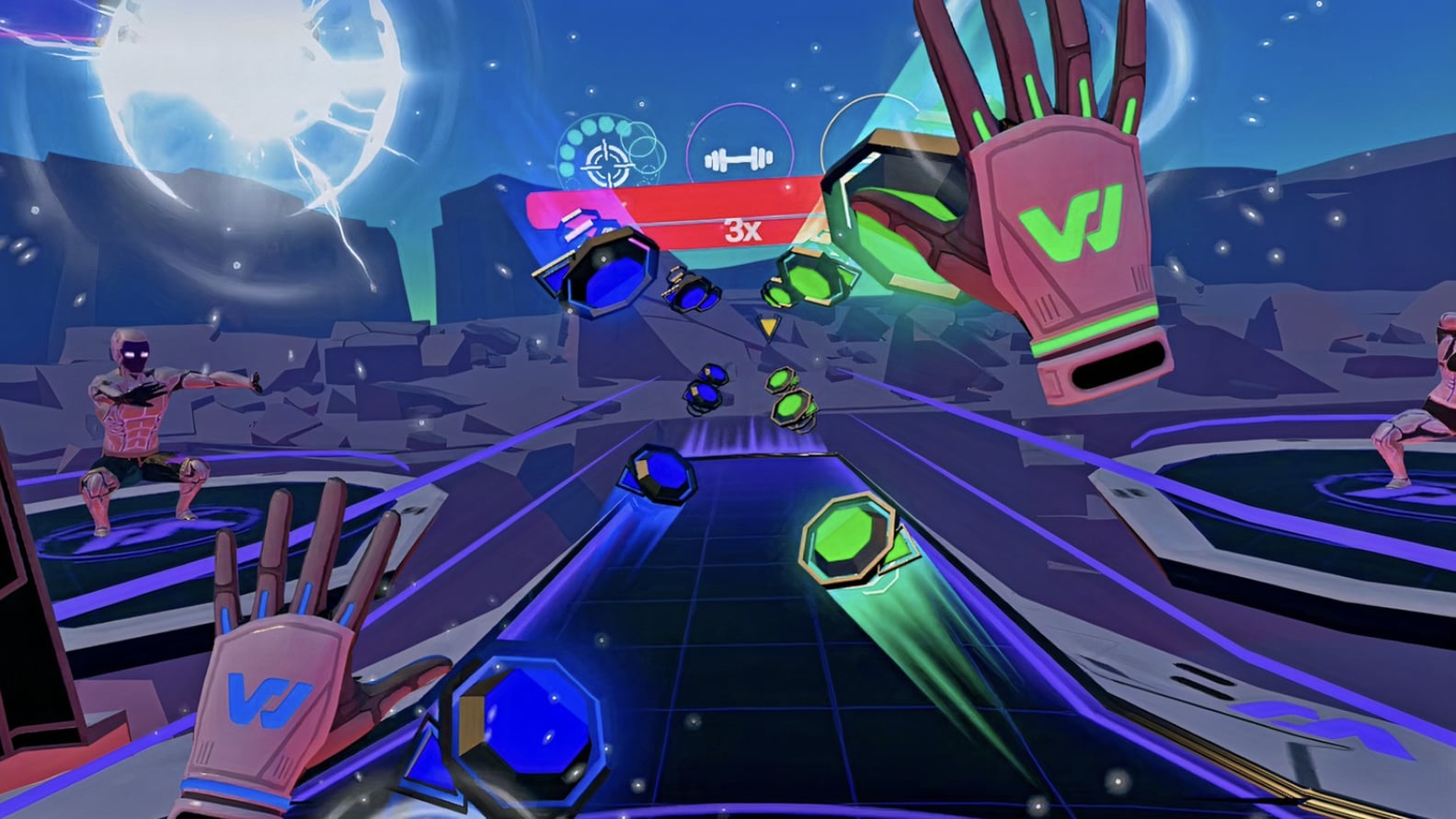This screenshot has width=1456, height=819.
Task: Hit the large blue target at bottom
Action: (524, 726)
